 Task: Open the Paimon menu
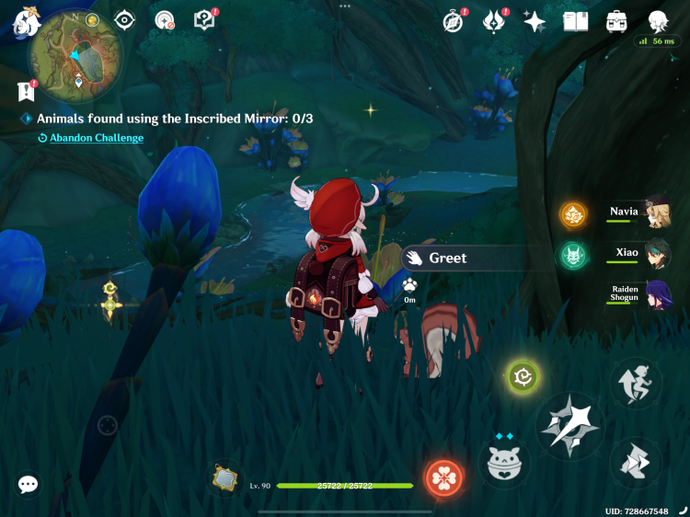click(x=25, y=22)
